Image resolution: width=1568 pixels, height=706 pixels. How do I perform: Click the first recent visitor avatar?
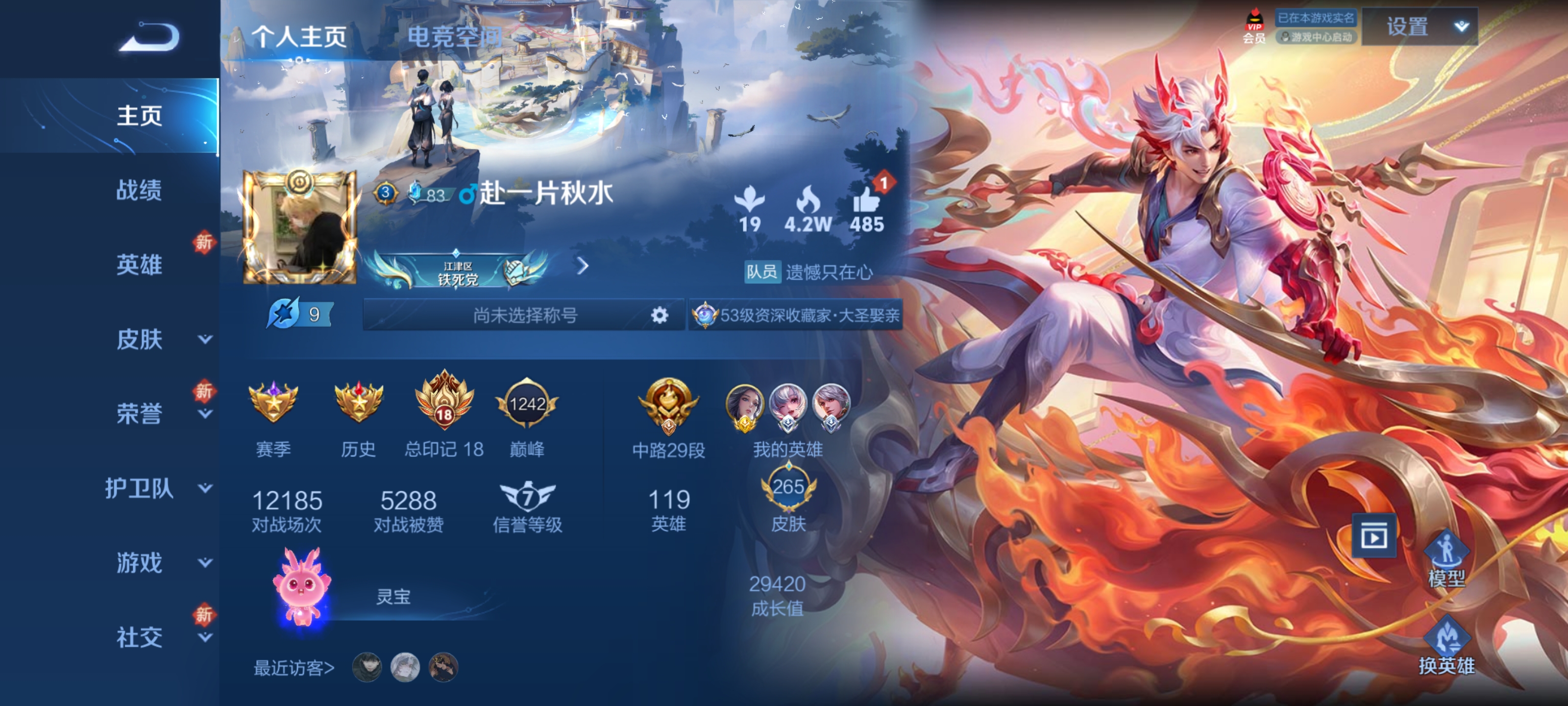pyautogui.click(x=367, y=668)
